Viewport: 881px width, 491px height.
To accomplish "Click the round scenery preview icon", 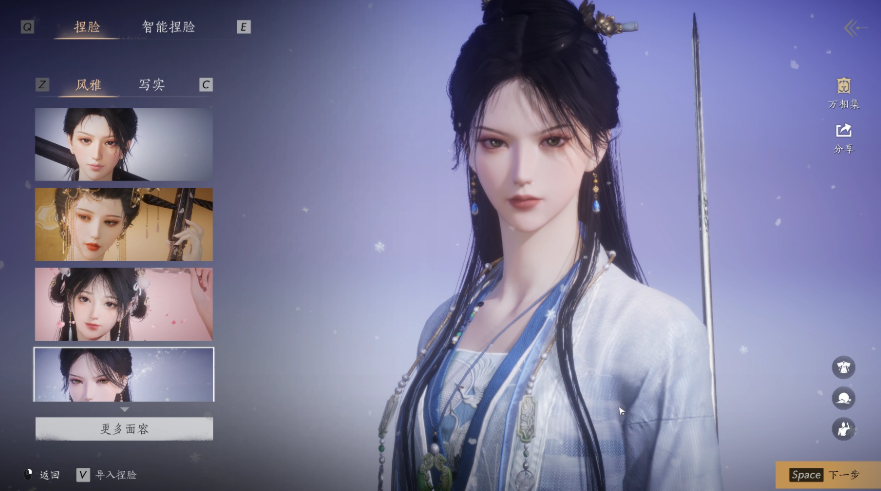I will [x=843, y=398].
